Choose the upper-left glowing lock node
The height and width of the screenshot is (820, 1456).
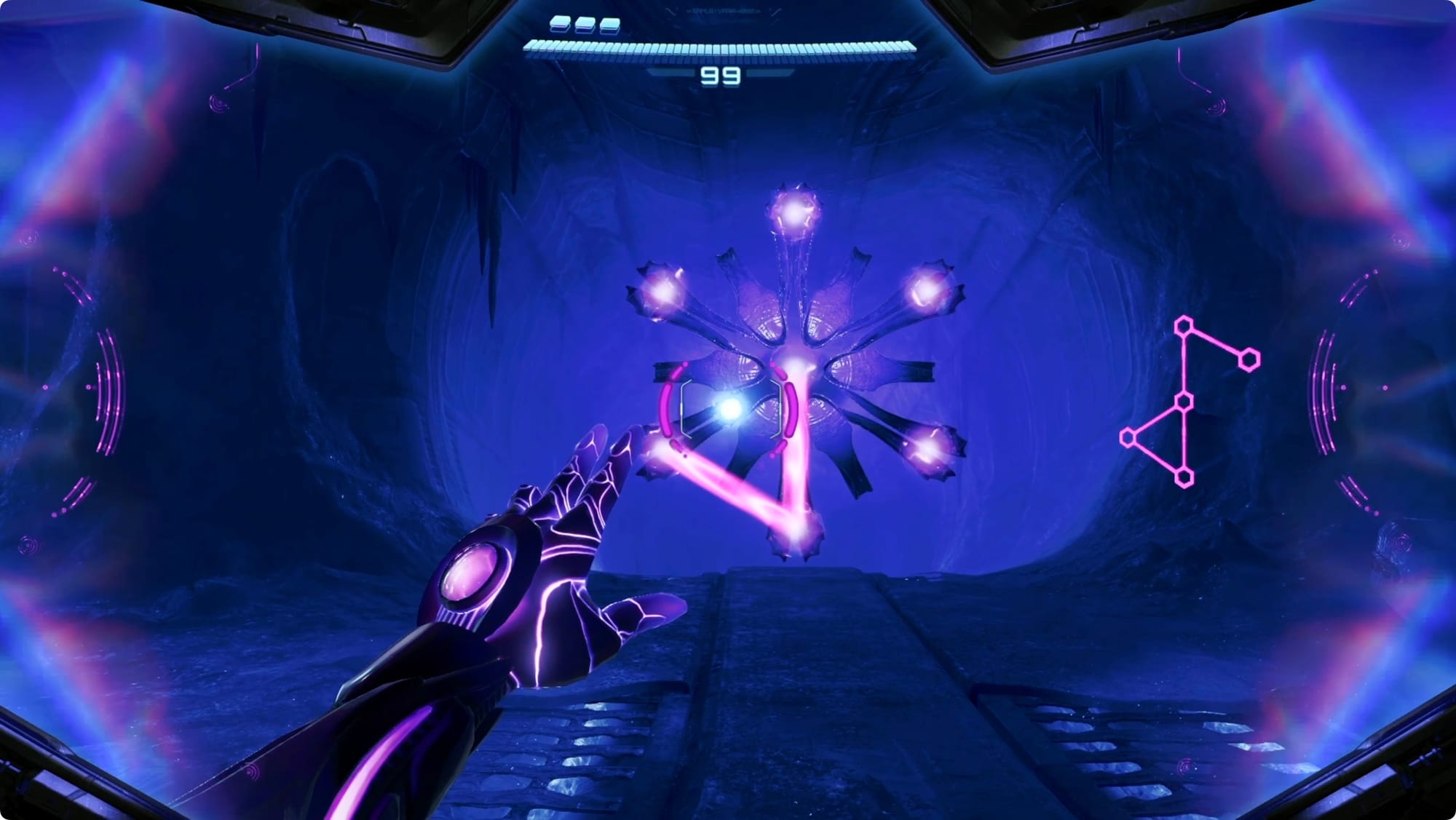coord(662,292)
